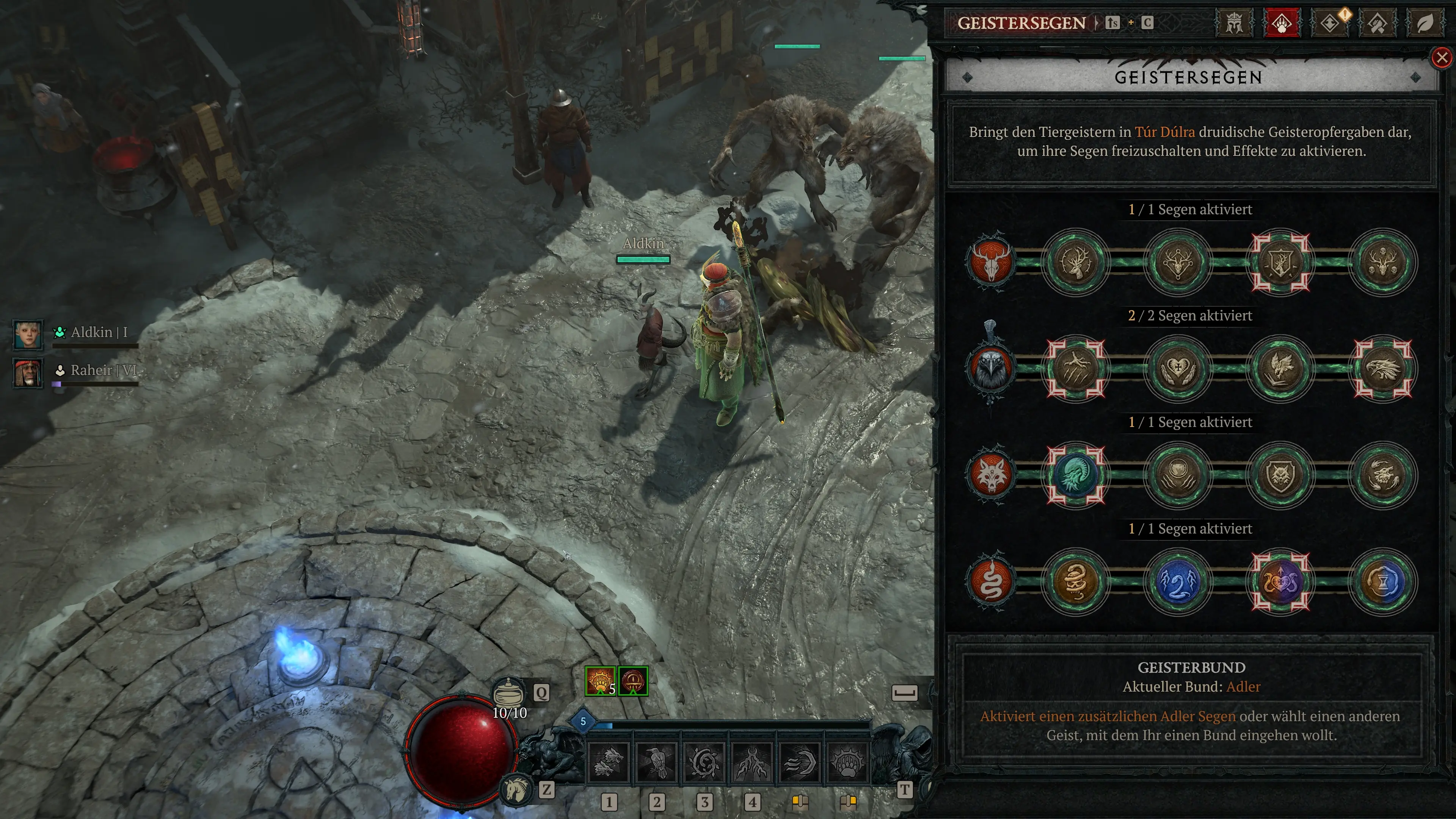Open the helmet character tab
The image size is (1456, 819).
click(x=1234, y=24)
